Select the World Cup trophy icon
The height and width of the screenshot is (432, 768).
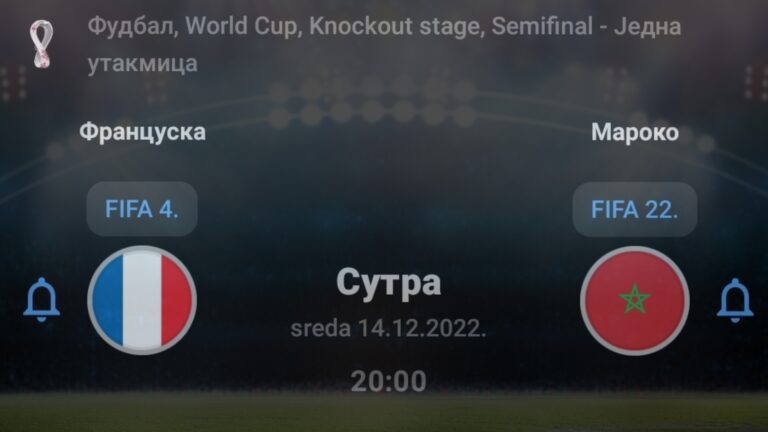40,45
